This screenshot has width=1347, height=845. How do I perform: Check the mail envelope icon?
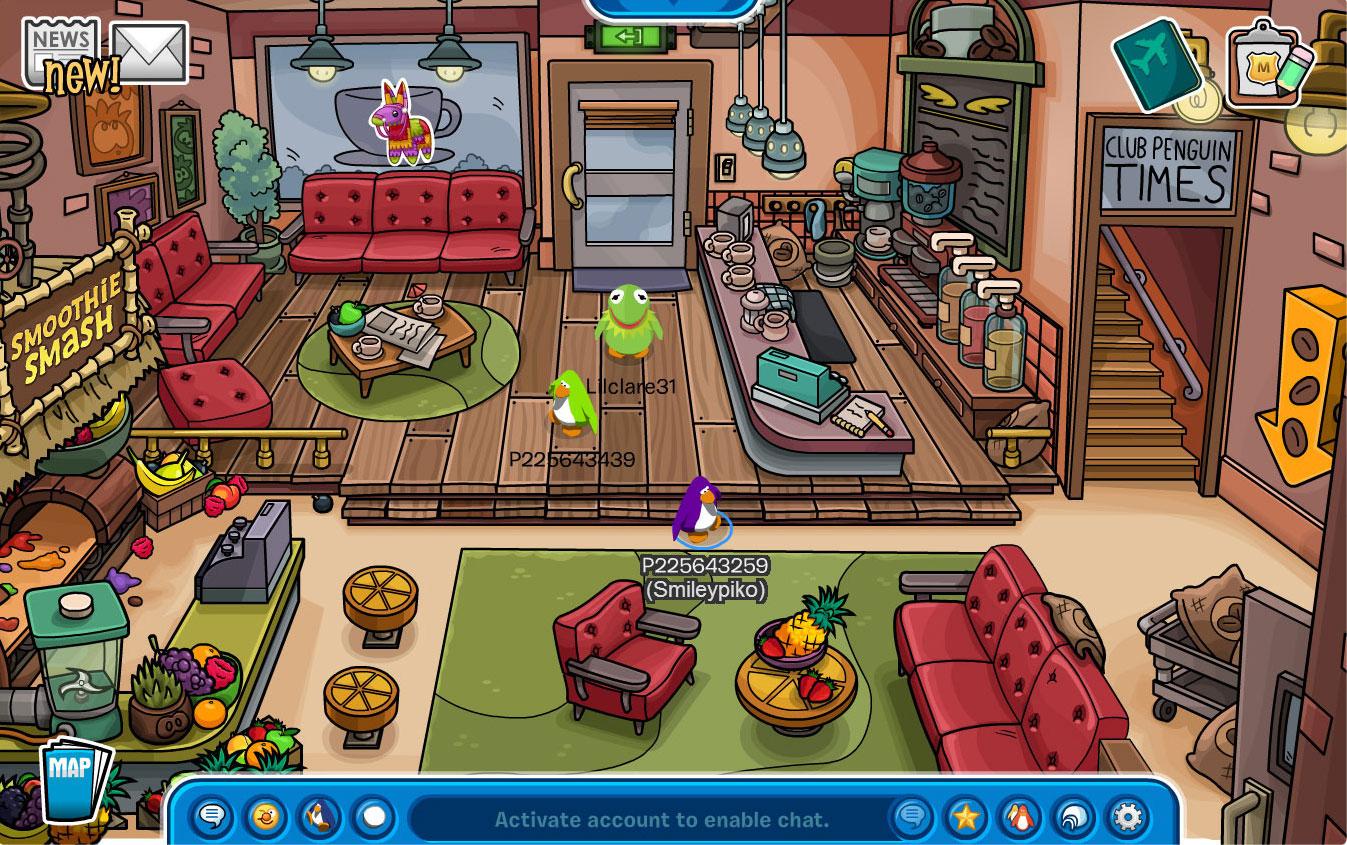149,52
